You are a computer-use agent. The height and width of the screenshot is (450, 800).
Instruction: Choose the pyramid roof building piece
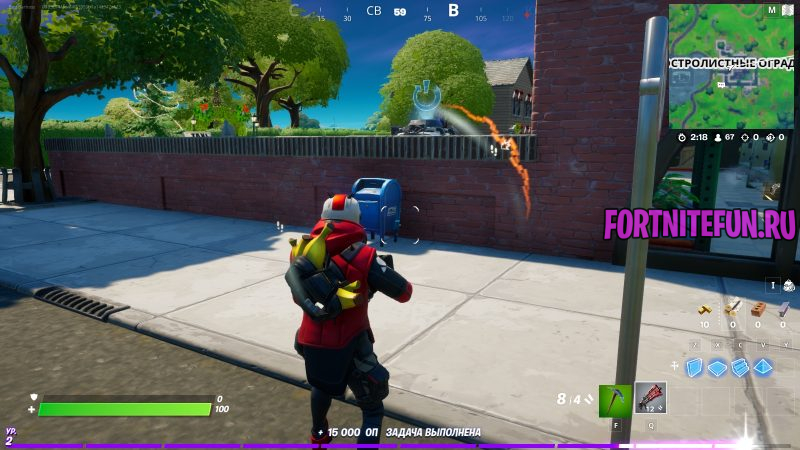[763, 367]
